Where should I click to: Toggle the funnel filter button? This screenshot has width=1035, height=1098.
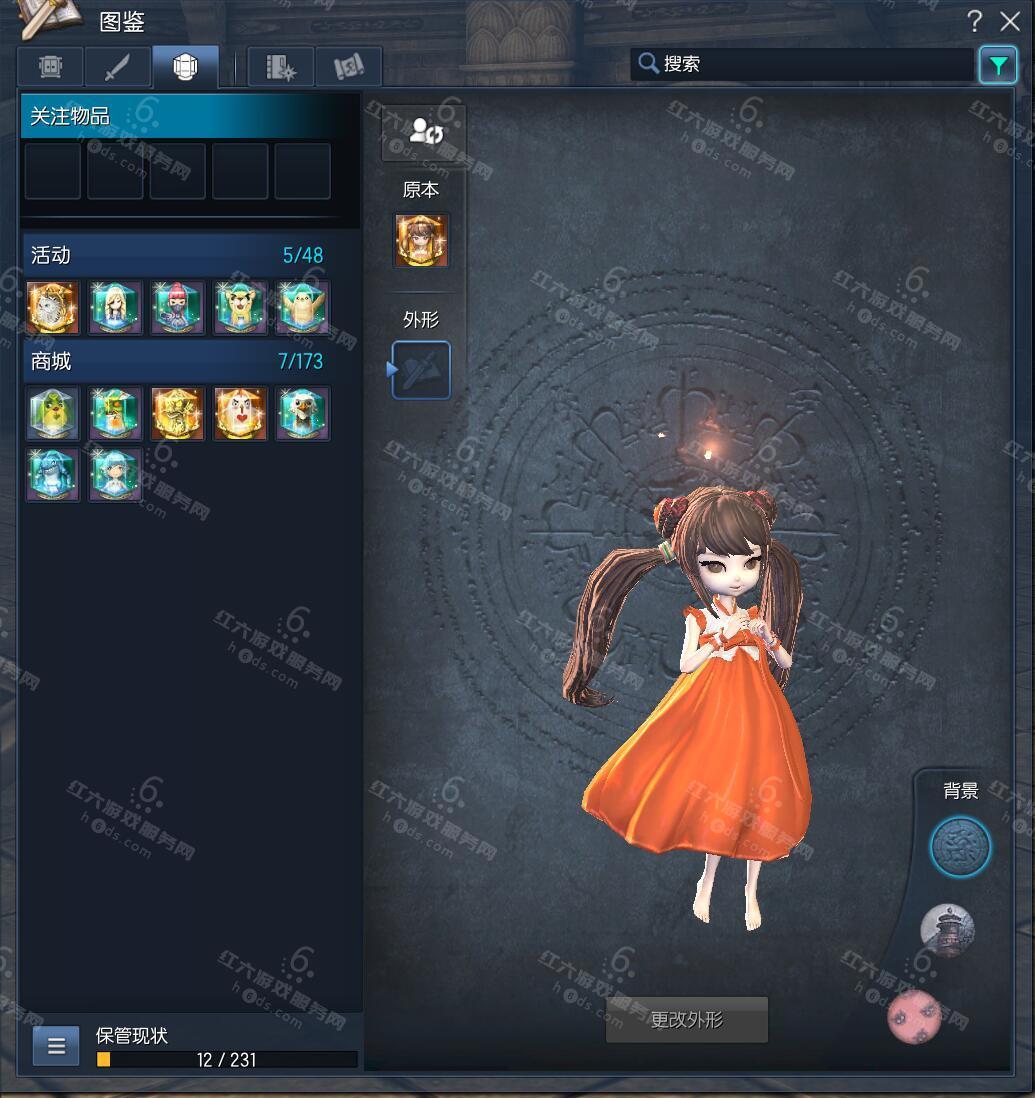(x=997, y=65)
